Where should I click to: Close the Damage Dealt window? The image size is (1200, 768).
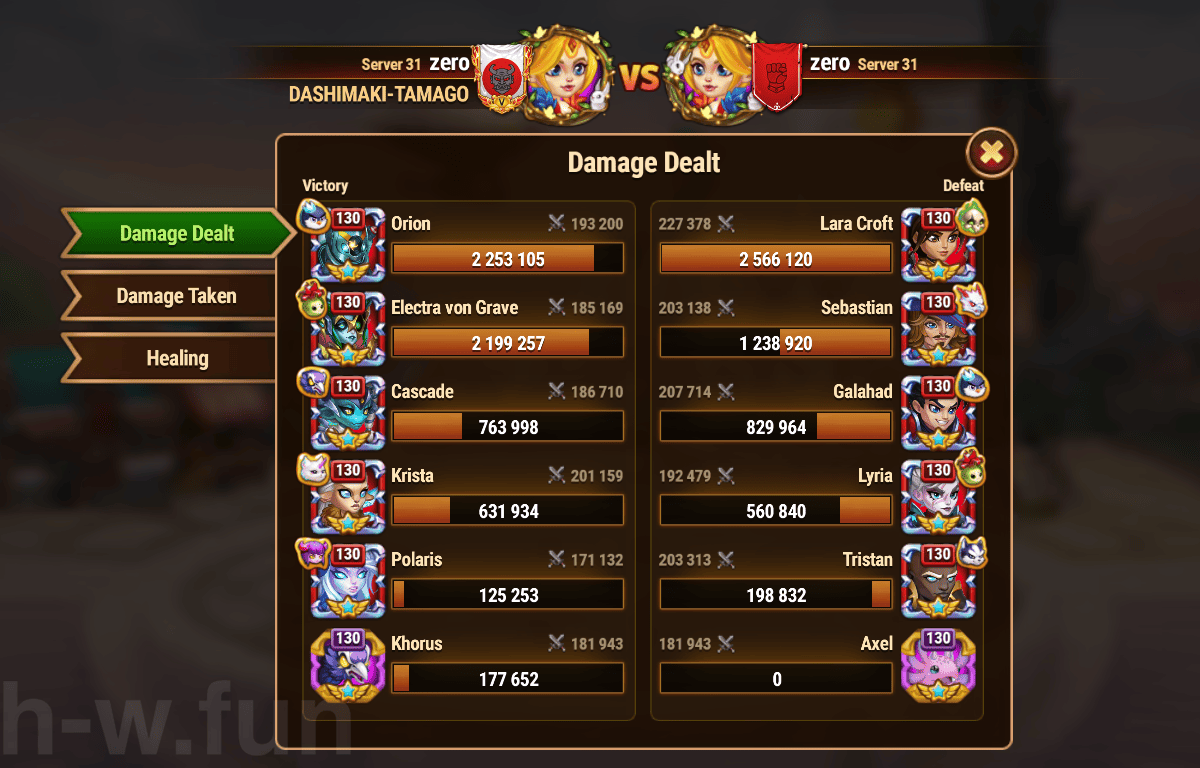(991, 153)
